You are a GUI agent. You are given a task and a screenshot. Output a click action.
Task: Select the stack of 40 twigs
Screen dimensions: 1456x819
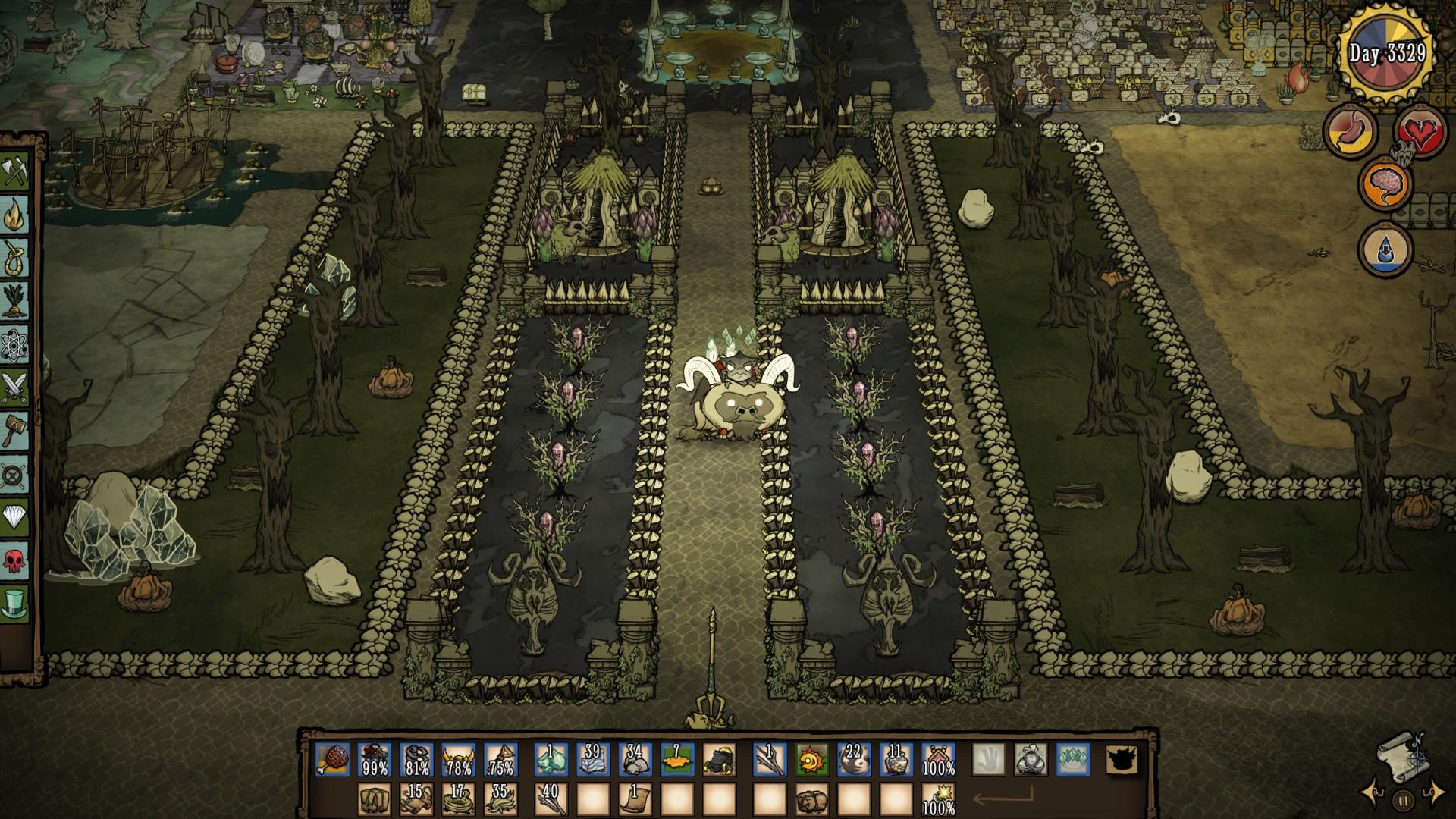click(550, 799)
